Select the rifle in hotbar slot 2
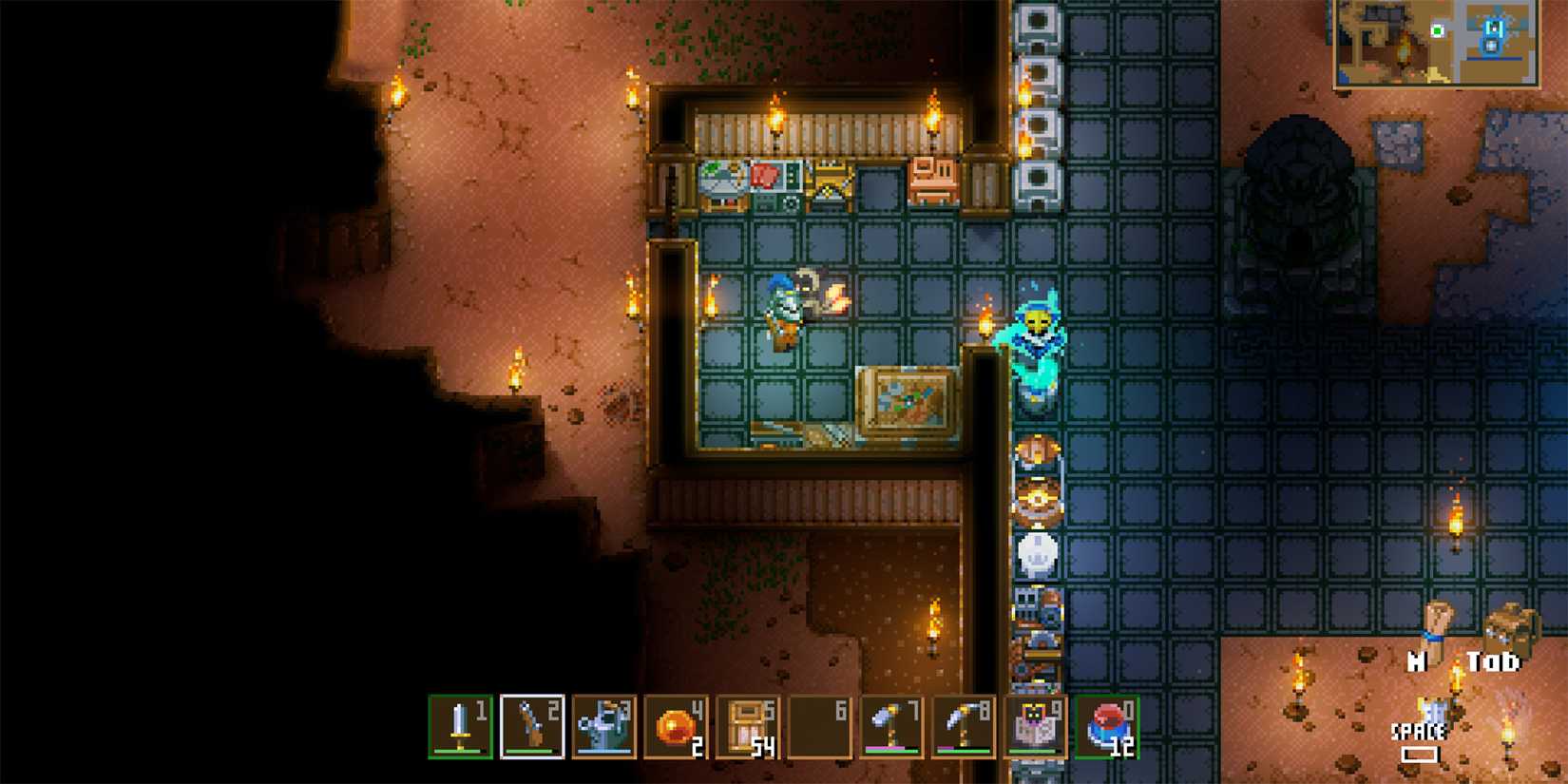1568x784 pixels. (530, 725)
